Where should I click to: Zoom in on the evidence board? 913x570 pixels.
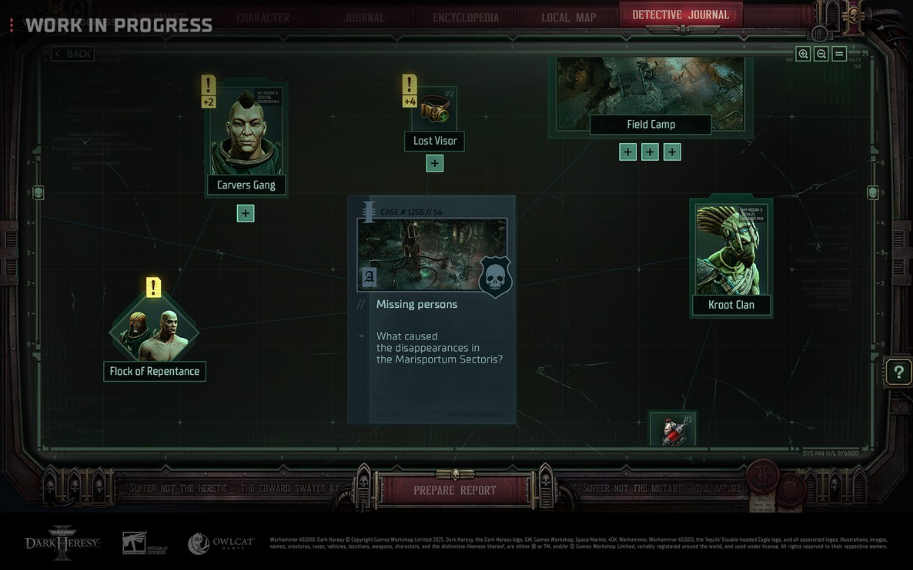coord(803,54)
